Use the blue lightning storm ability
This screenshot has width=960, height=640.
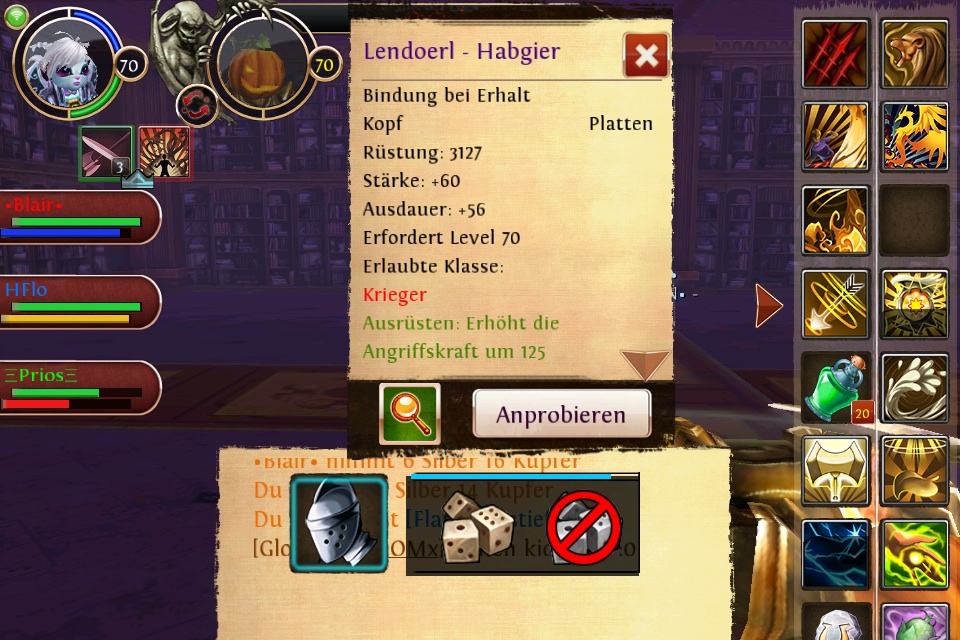pos(835,554)
